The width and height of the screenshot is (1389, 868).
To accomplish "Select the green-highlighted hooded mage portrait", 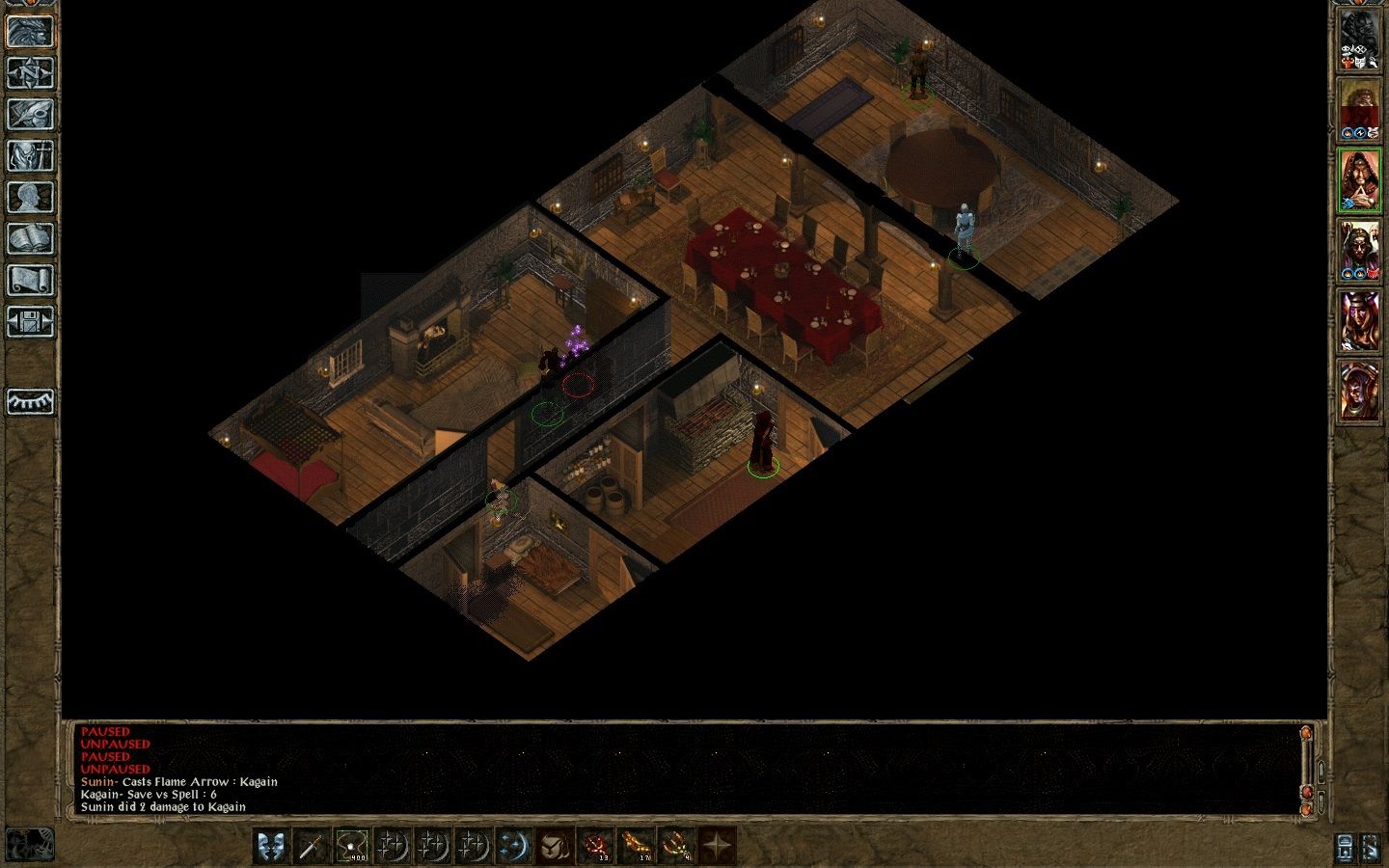I will point(1359,180).
